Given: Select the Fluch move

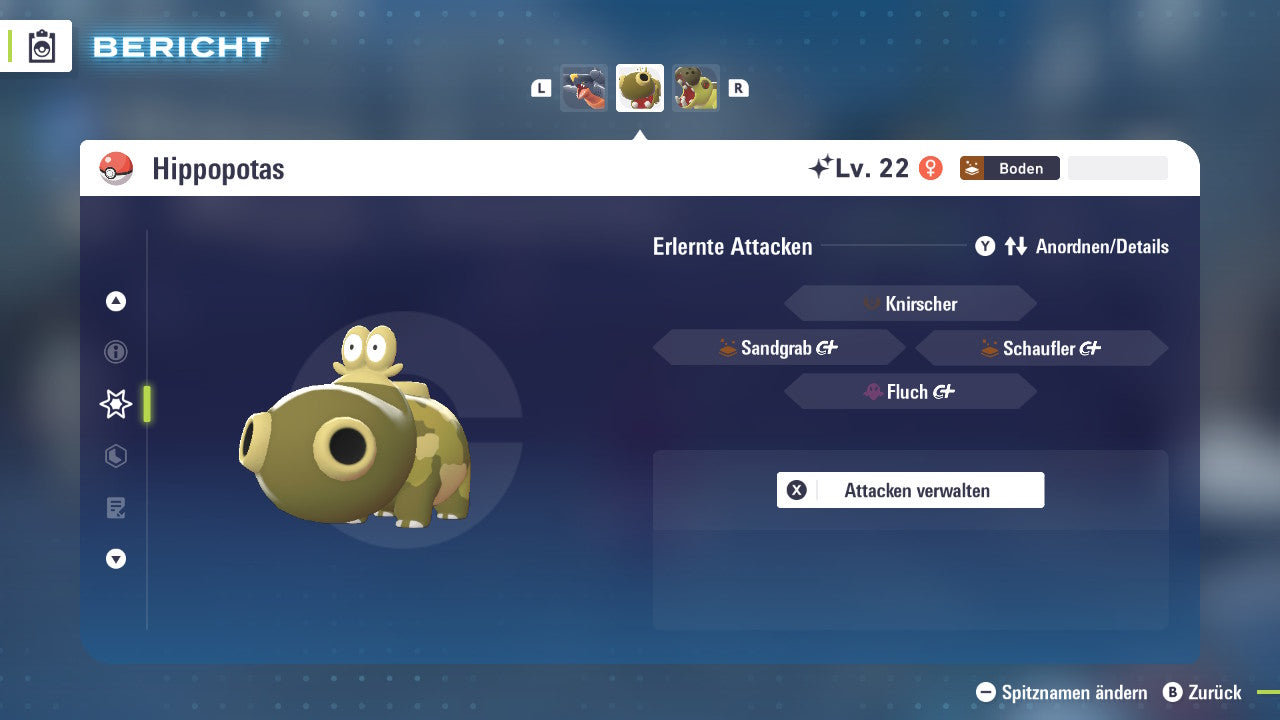Looking at the screenshot, I should 910,391.
